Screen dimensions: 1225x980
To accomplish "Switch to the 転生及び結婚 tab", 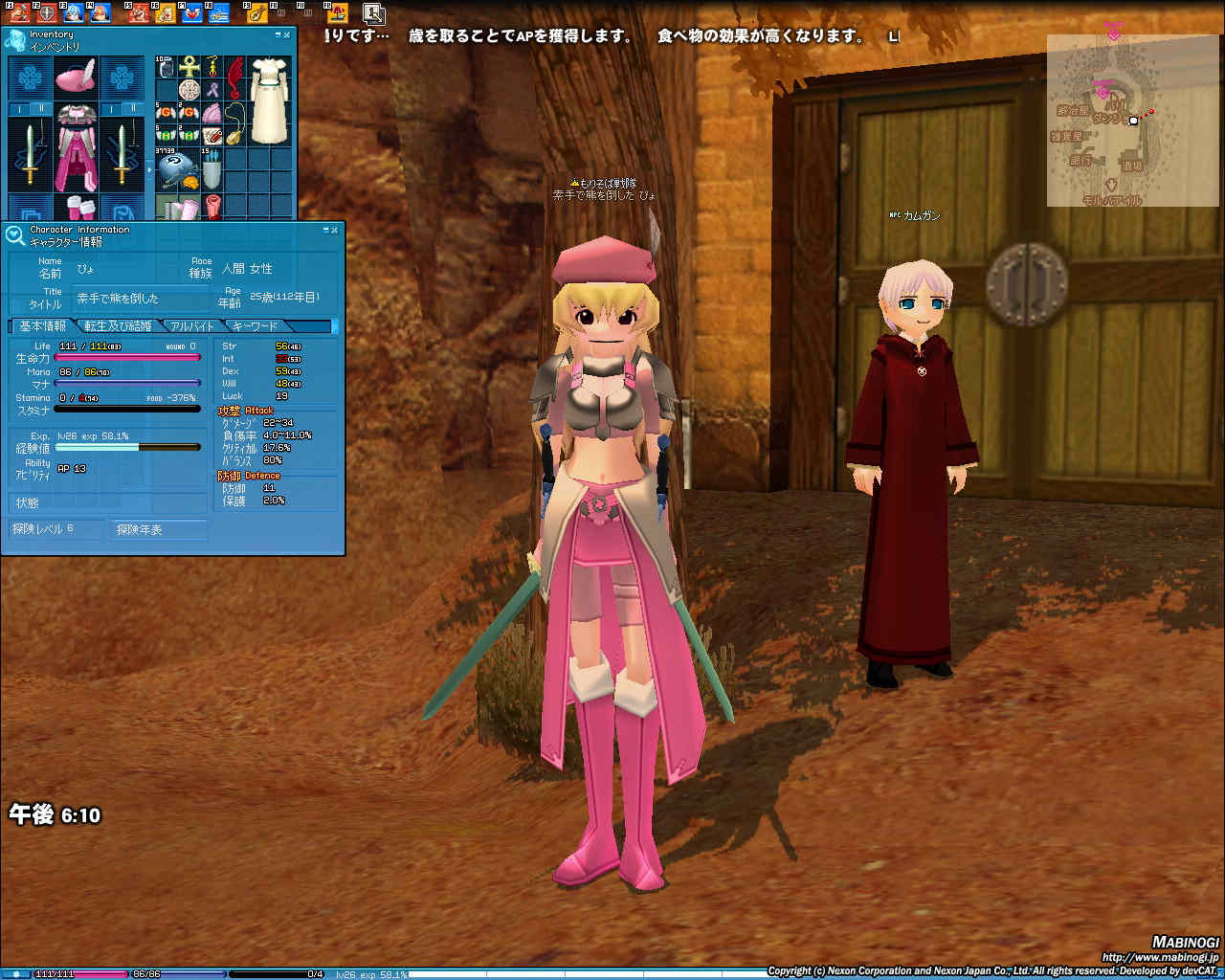I will point(118,326).
